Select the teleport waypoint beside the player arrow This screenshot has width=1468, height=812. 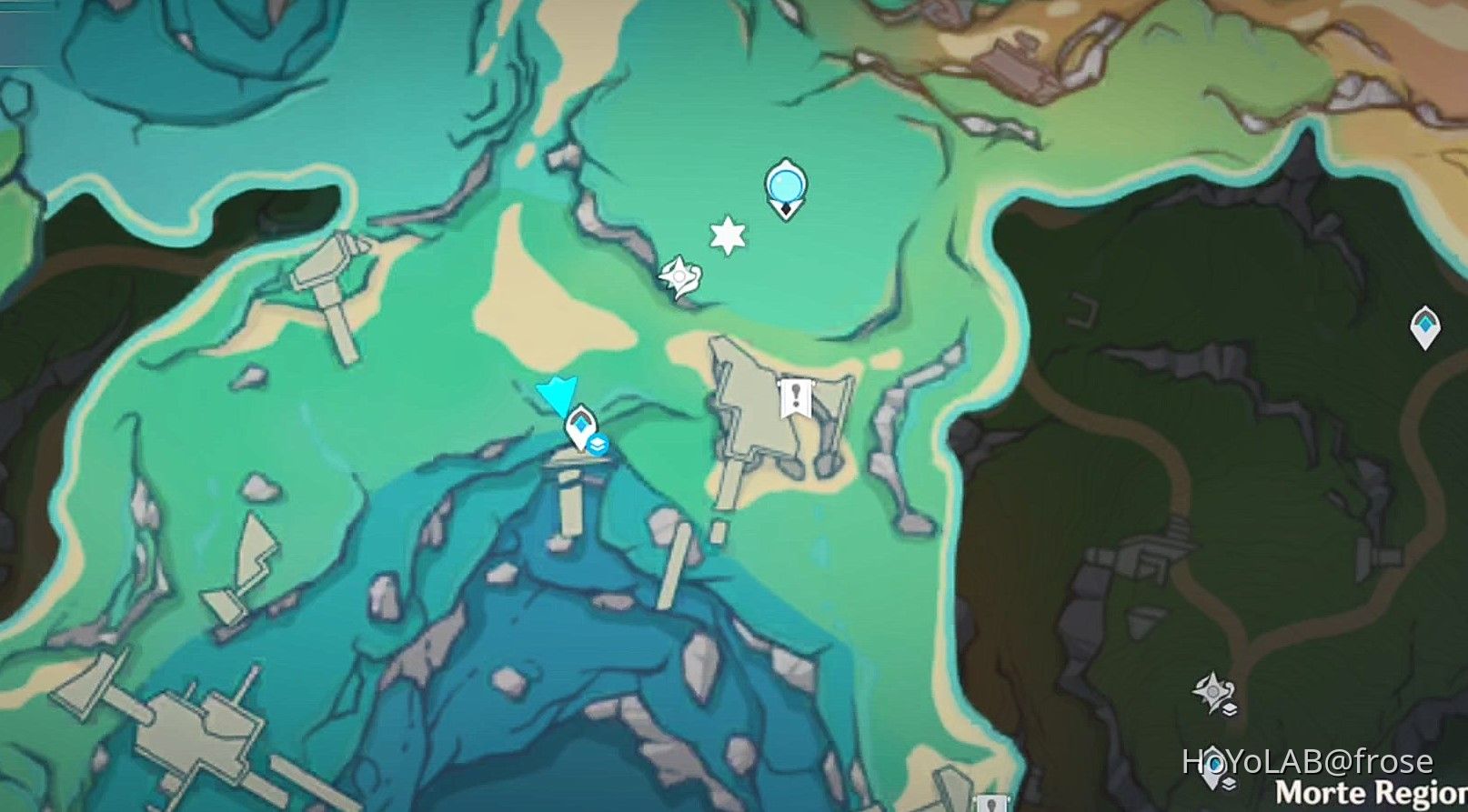click(581, 424)
